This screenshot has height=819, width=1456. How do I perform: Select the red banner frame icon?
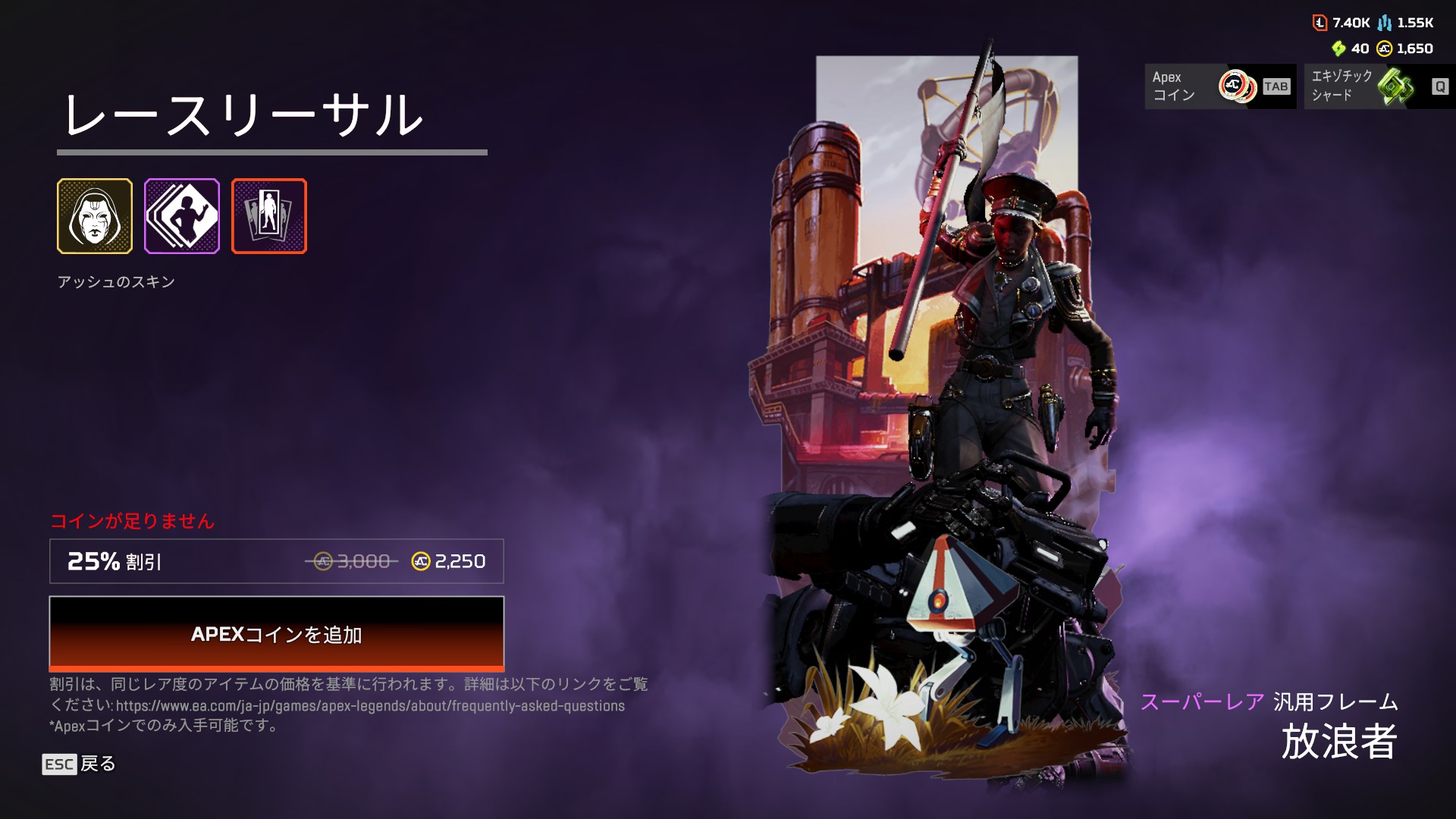point(269,216)
